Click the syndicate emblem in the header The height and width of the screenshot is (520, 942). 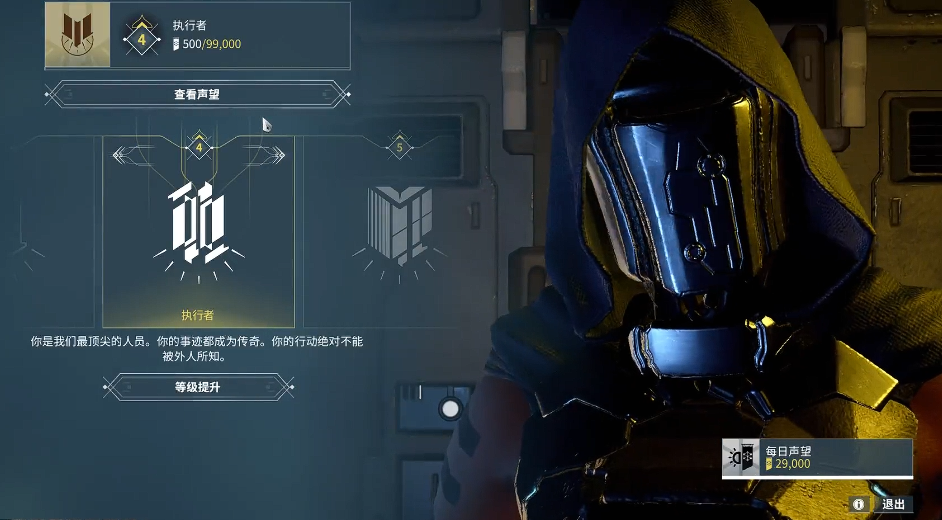click(x=78, y=35)
